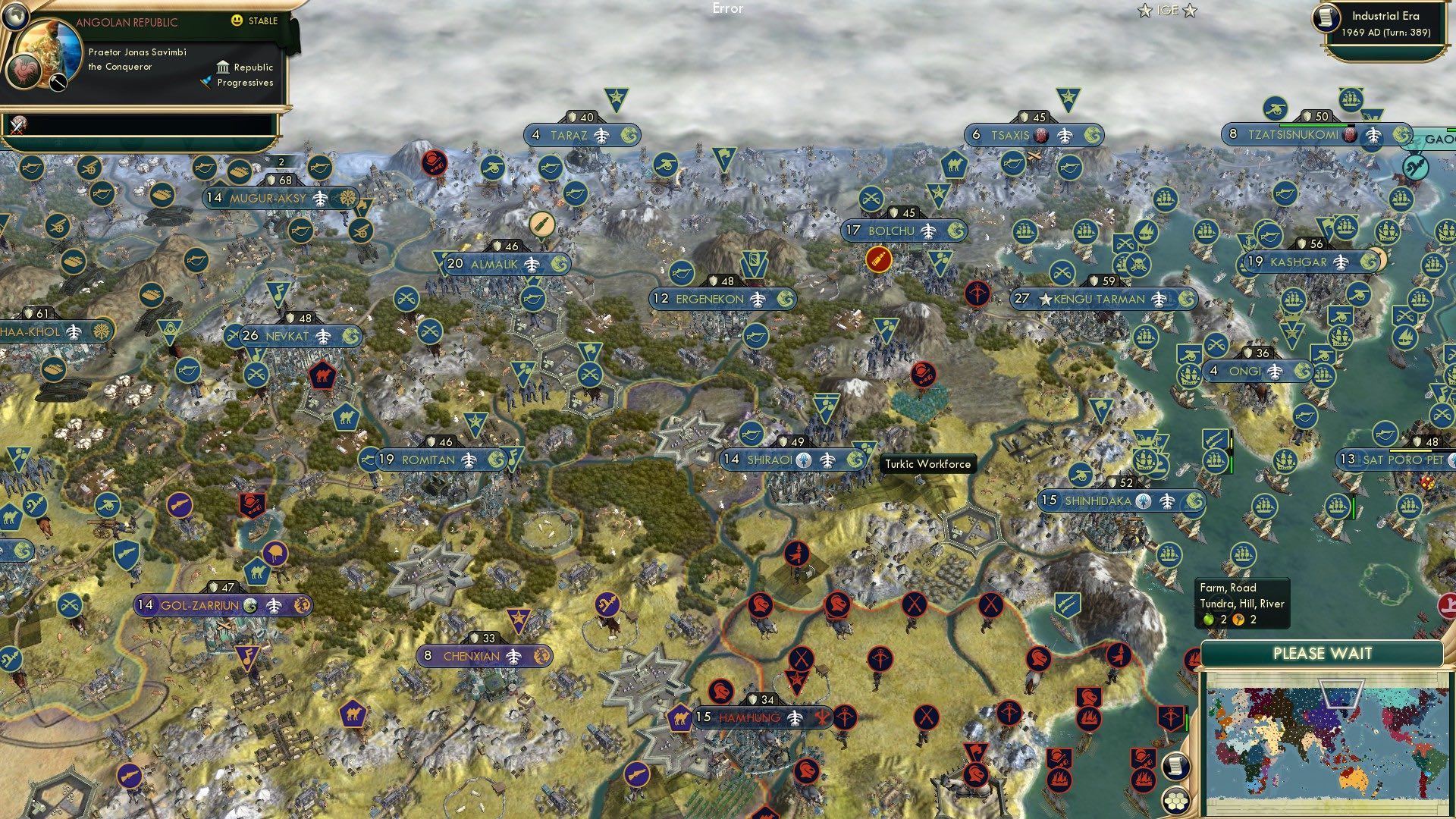Click the smiley face next to STABLE status

[x=237, y=21]
